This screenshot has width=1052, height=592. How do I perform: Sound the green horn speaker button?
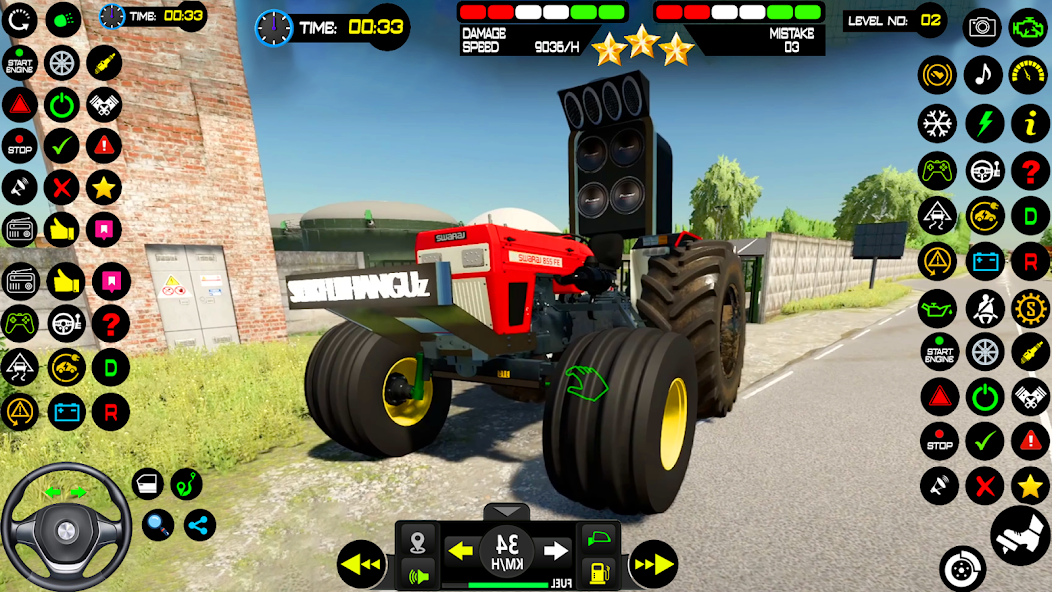click(418, 574)
